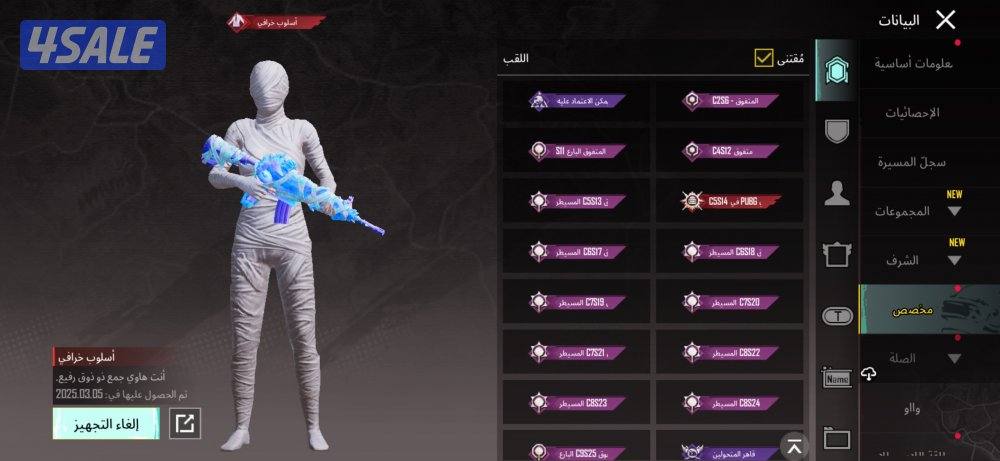Switch to the titles hexagon badge tab
This screenshot has height=461, width=1000.
tap(836, 70)
